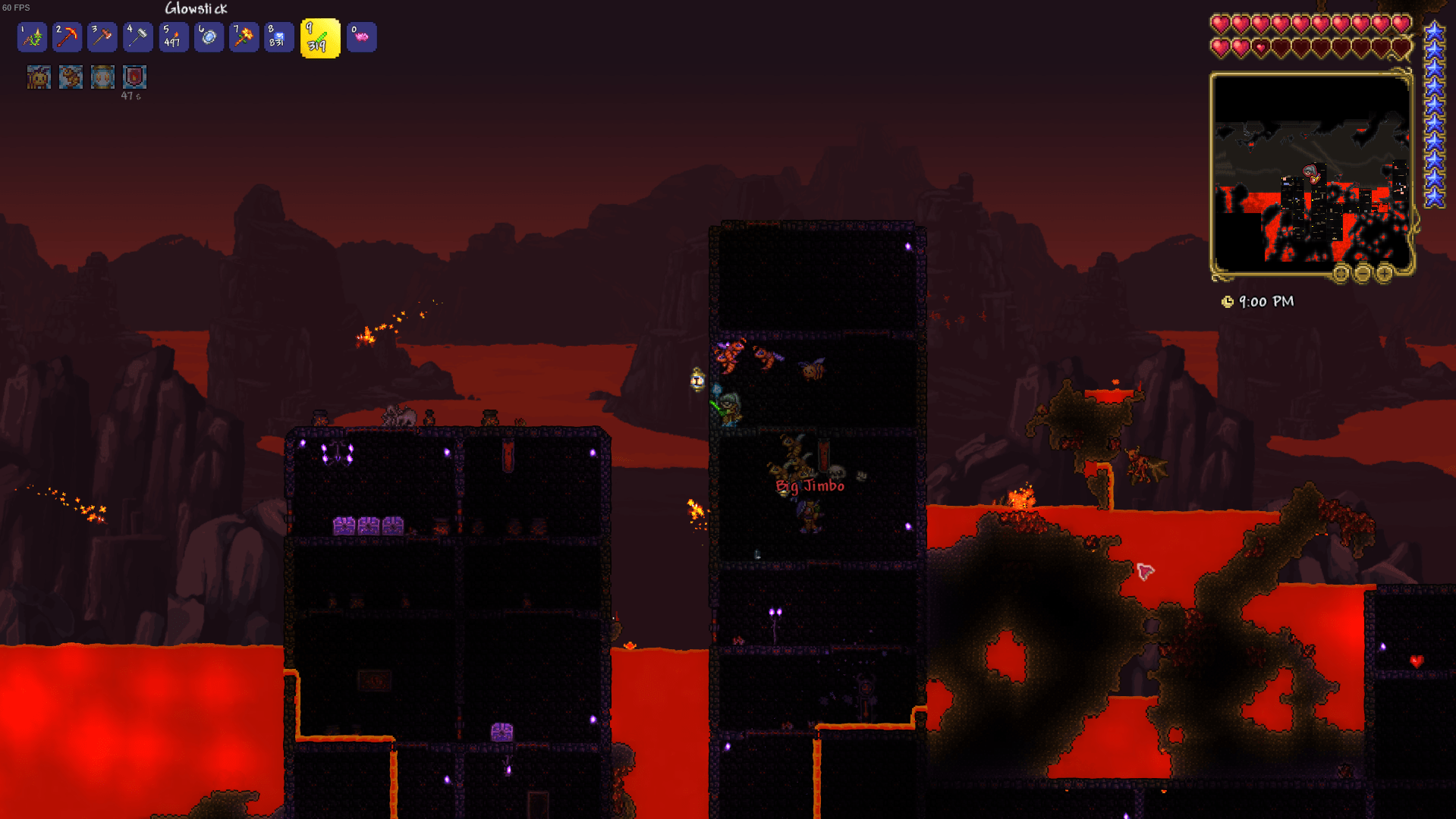Select the fiery pickaxe in slot 2
Screen dimensions: 1456x819
coord(67,36)
